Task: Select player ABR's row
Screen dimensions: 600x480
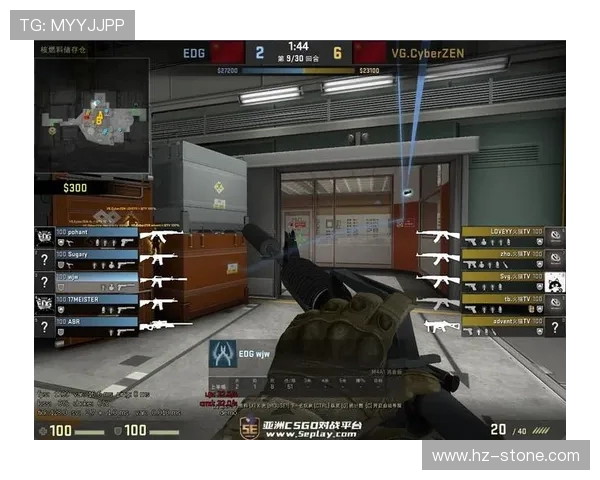Action: [96, 327]
